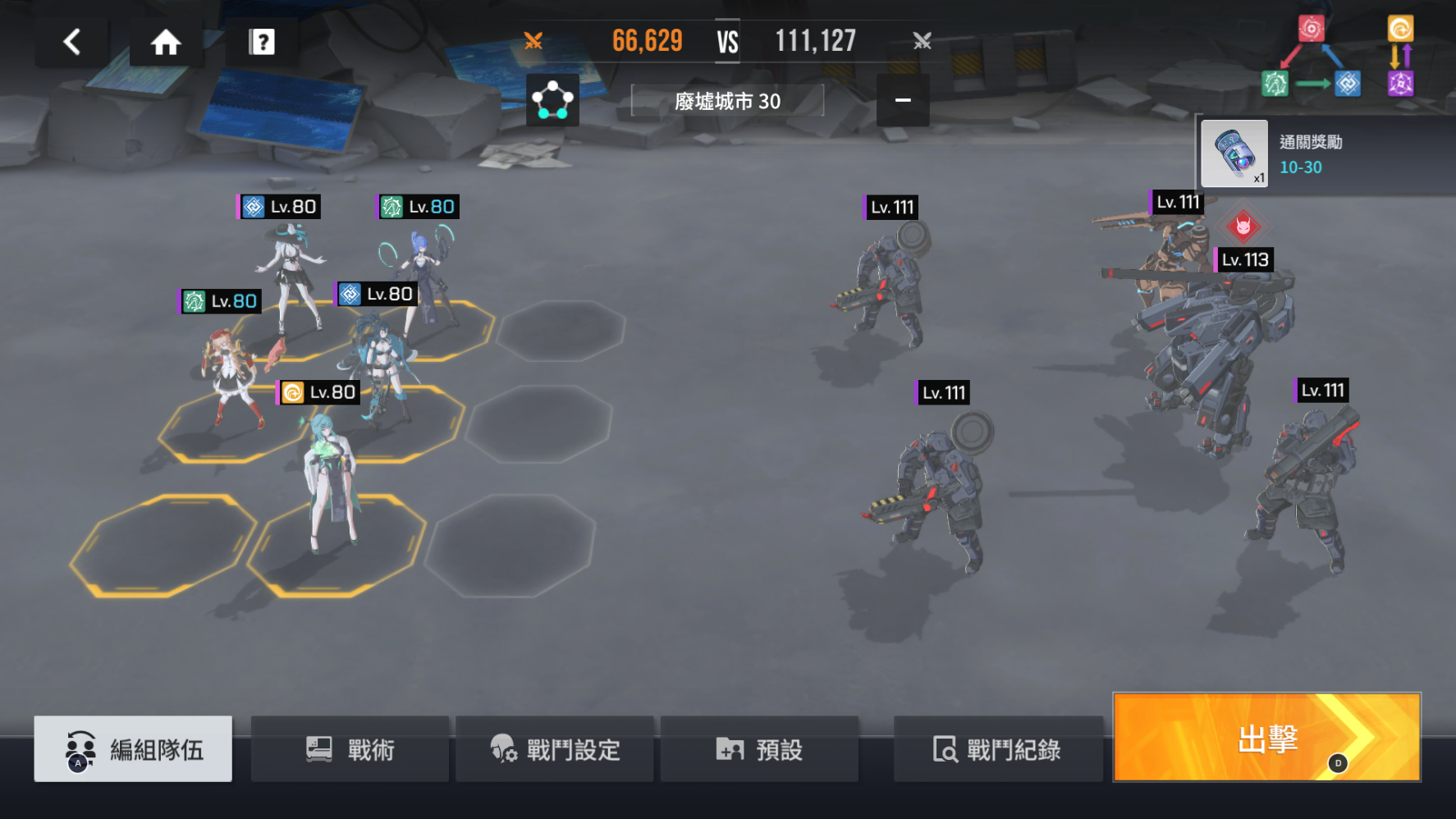The width and height of the screenshot is (1456, 819).
Task: Click the blue diamond element icon top right
Action: tap(1347, 83)
